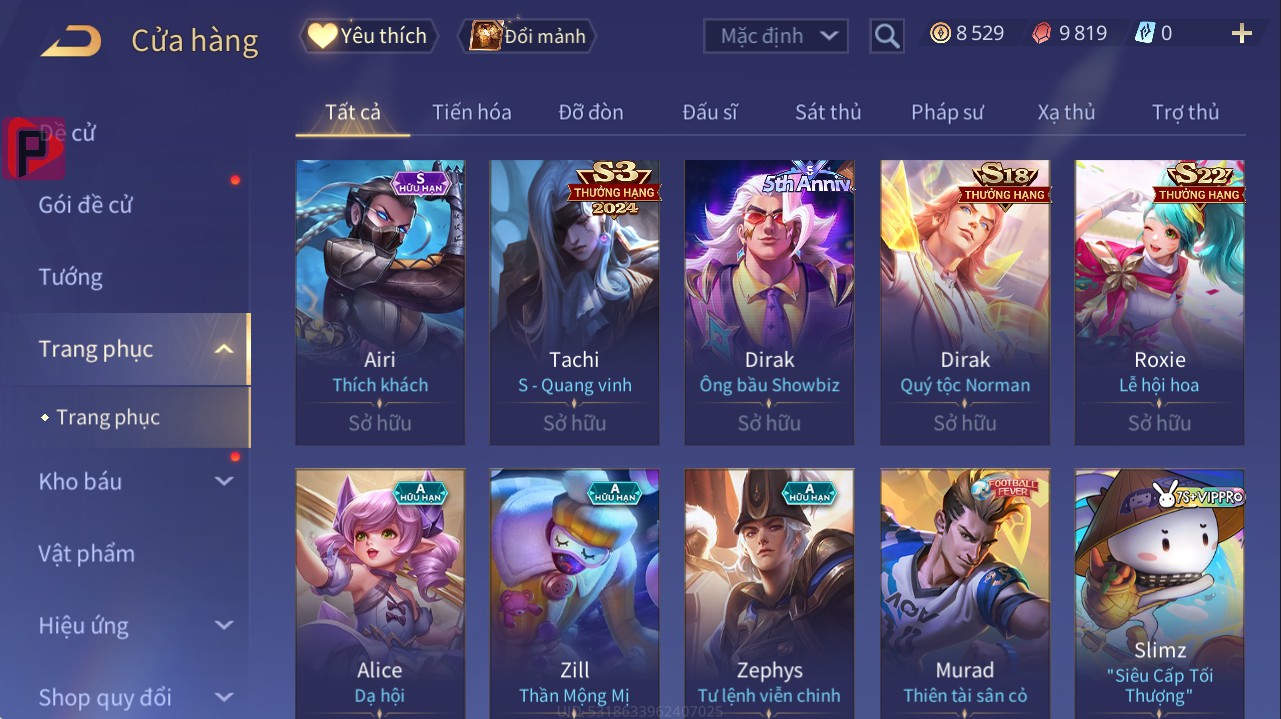Open the Đổi mảnh fragment exchange

pos(528,36)
